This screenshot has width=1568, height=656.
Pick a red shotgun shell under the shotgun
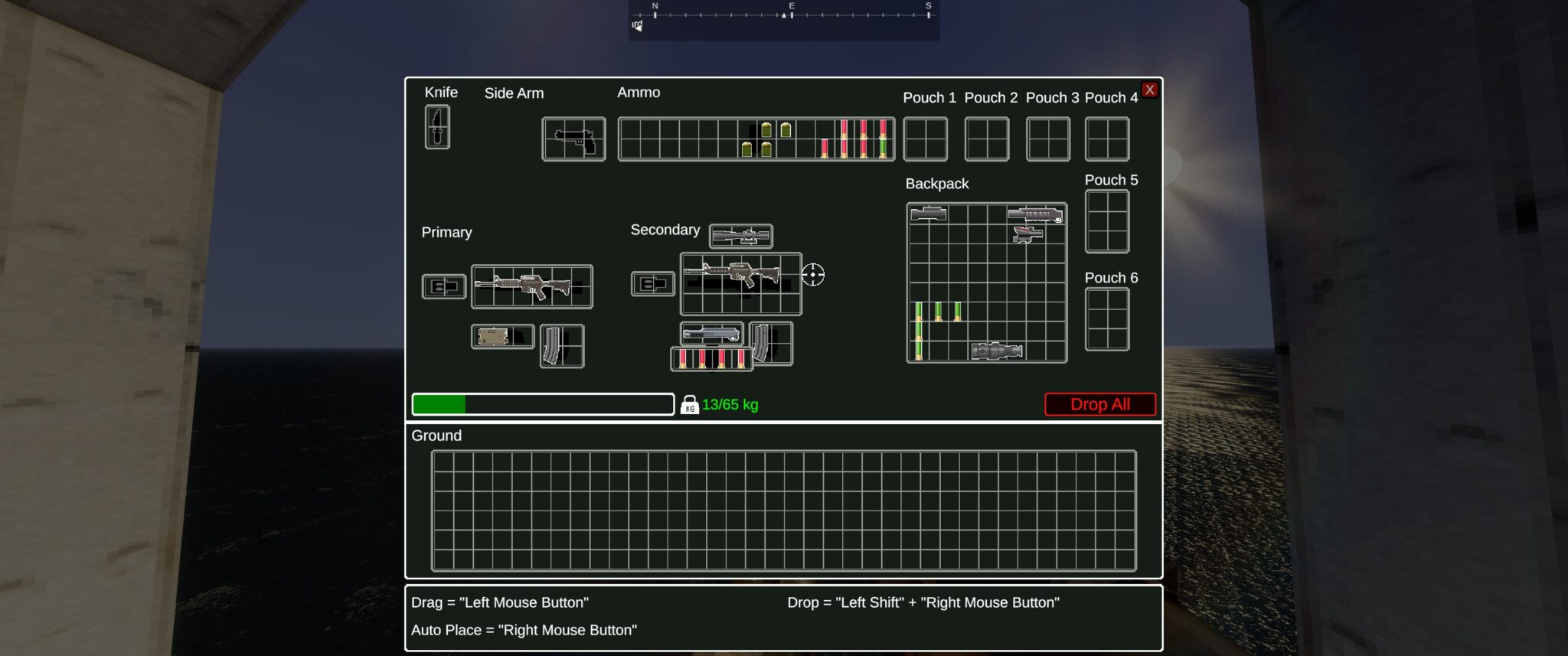[x=701, y=360]
